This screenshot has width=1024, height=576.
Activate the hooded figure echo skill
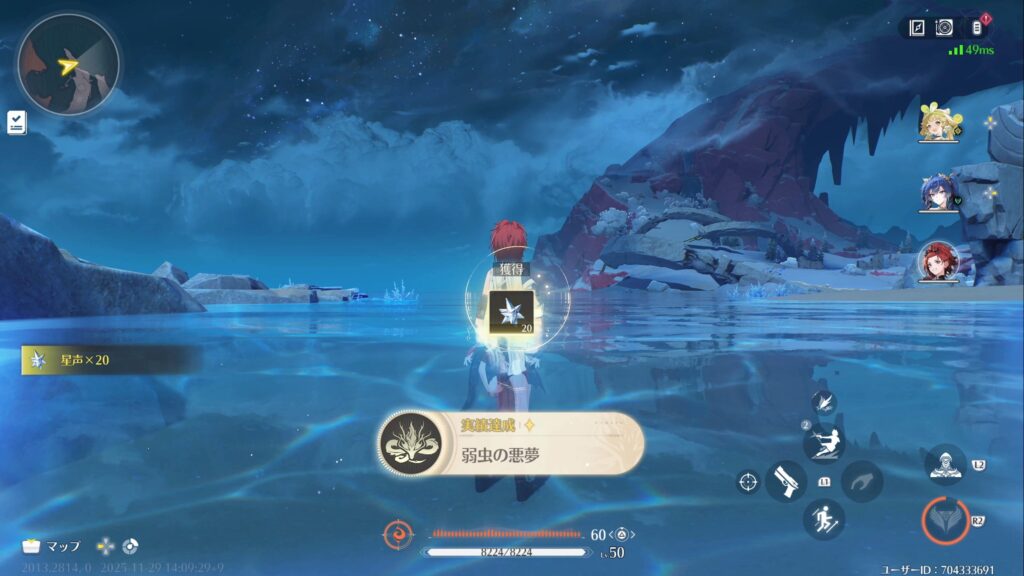tap(945, 464)
